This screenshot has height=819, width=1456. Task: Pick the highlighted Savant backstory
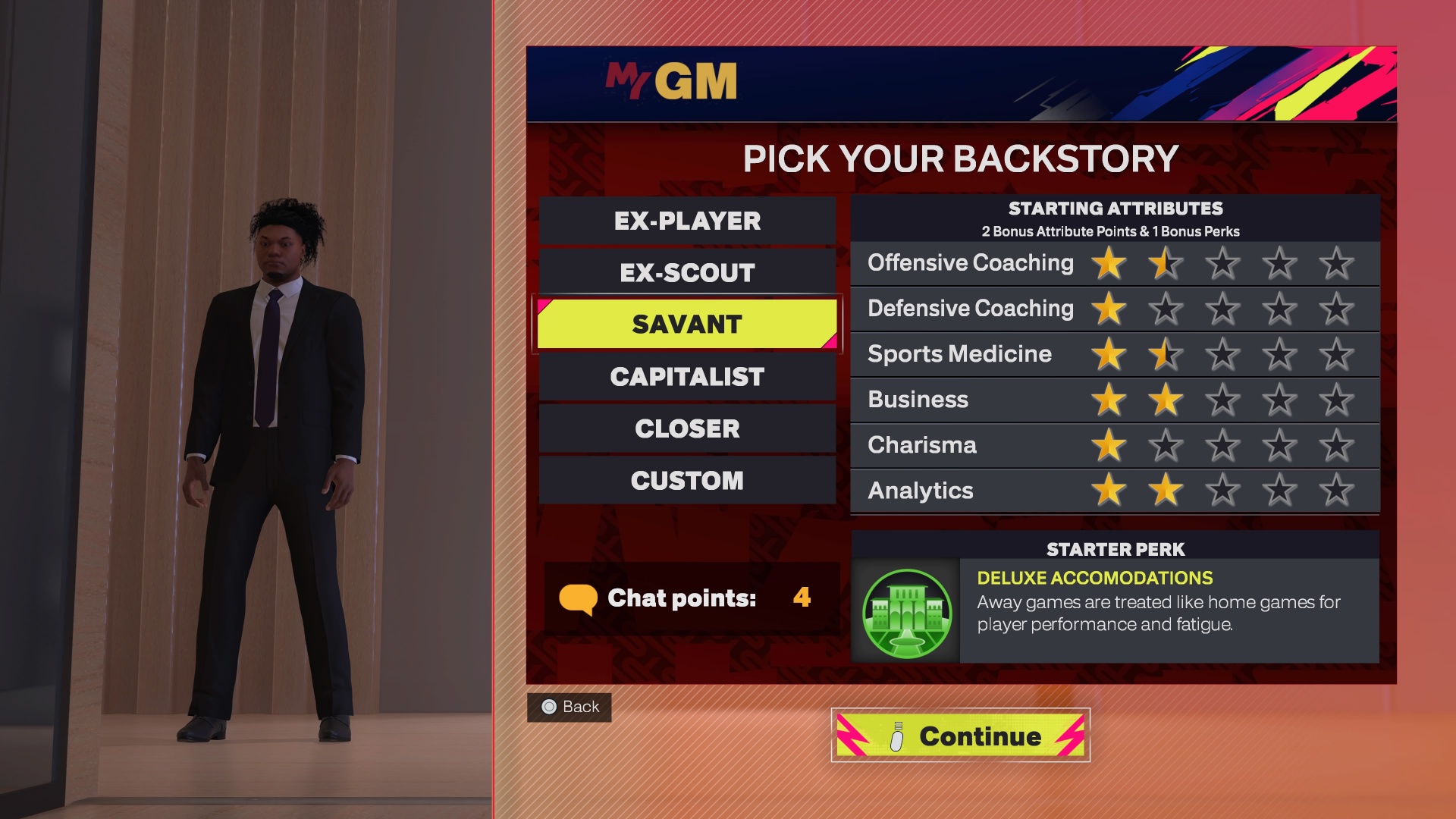click(687, 325)
